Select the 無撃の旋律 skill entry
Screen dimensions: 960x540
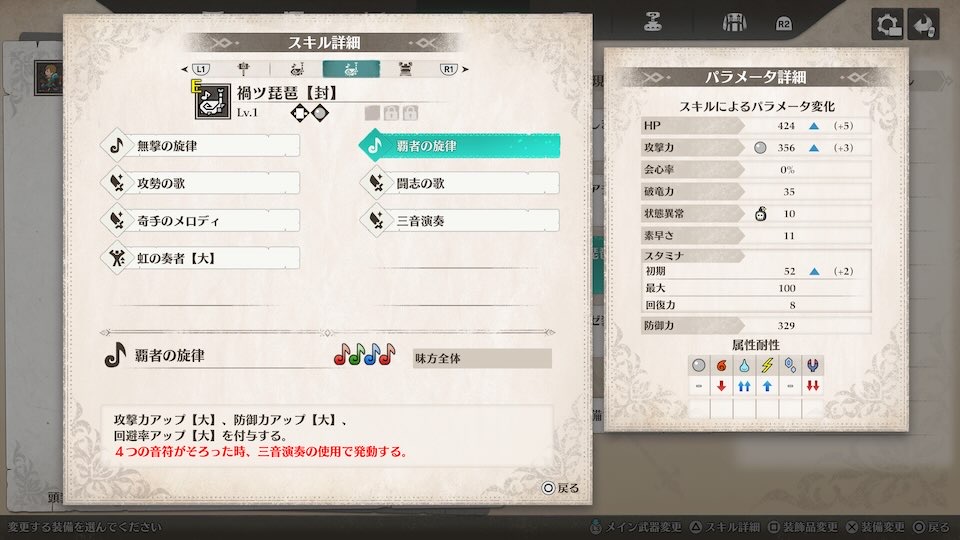point(203,146)
